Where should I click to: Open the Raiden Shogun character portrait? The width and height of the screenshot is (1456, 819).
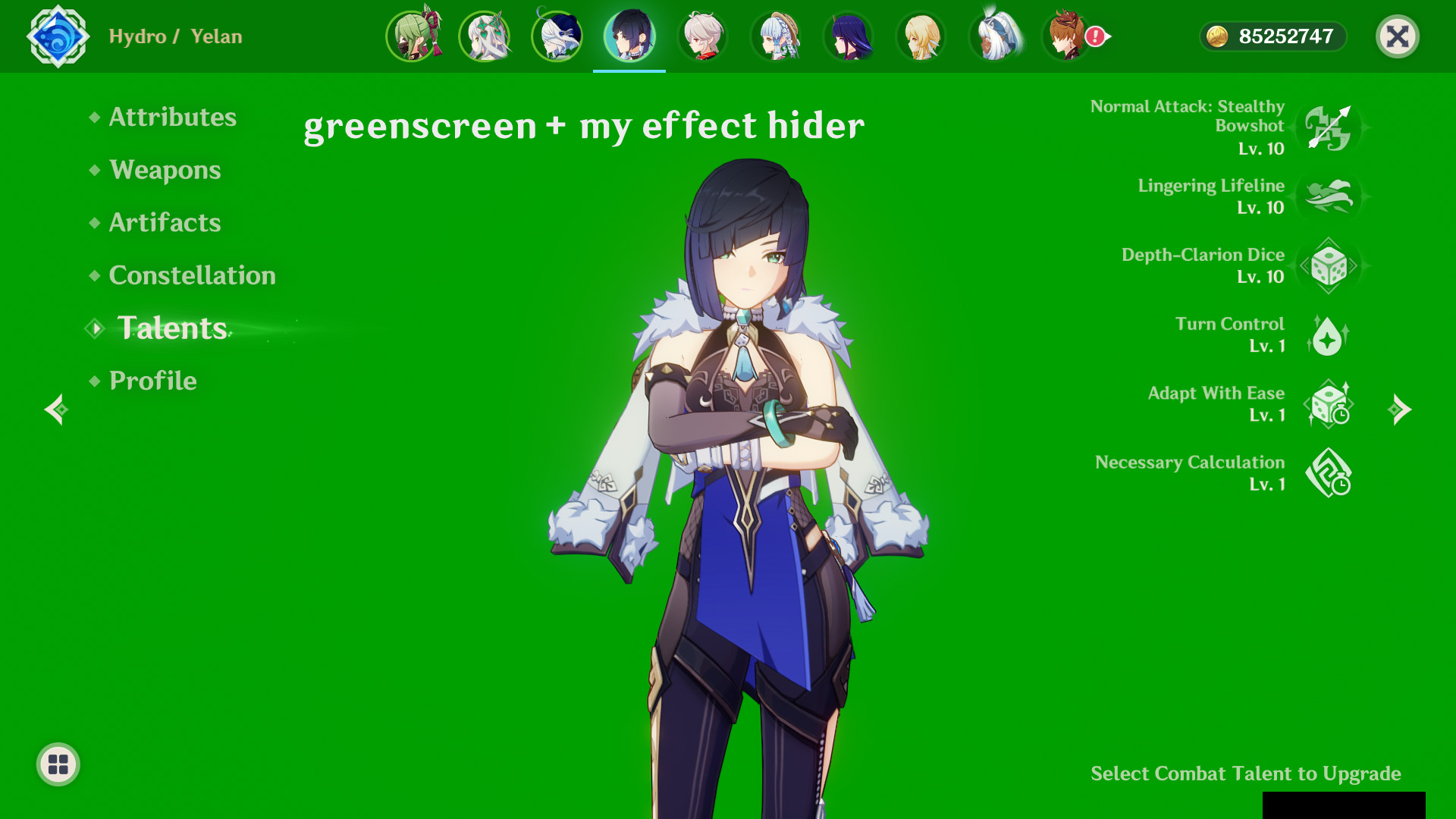pos(849,36)
